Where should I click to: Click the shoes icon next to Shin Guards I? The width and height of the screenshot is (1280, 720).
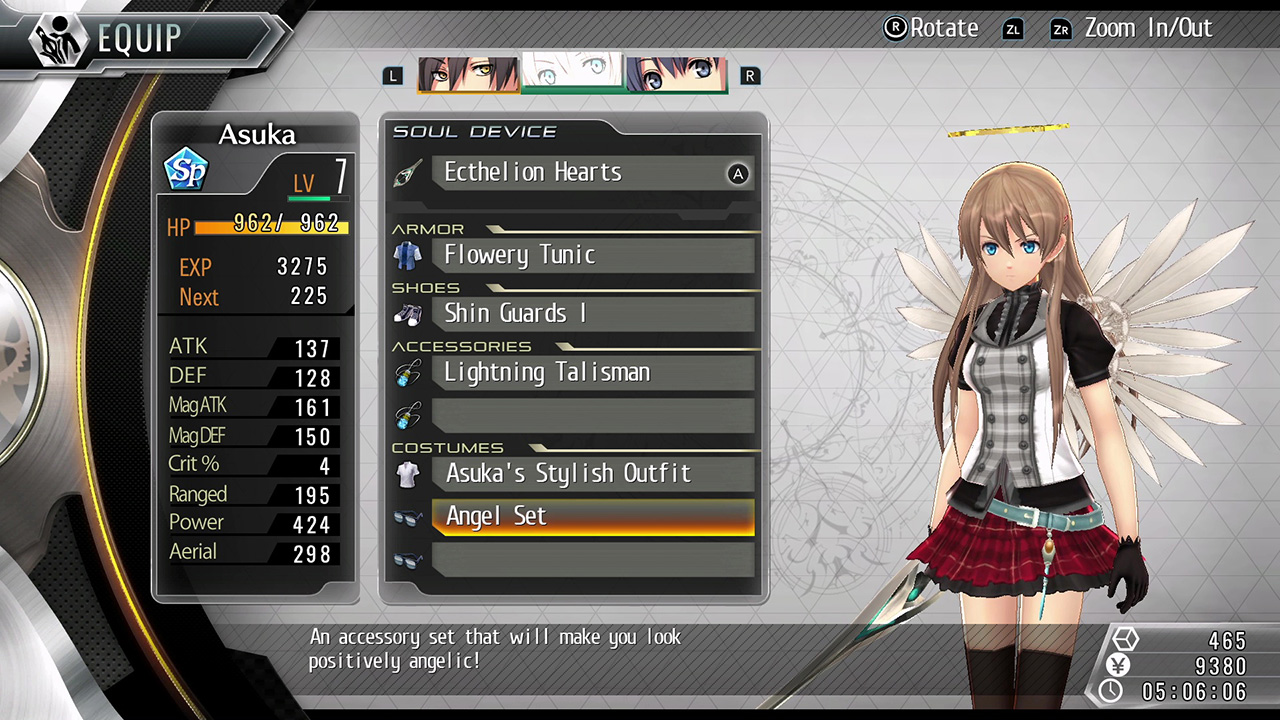407,312
